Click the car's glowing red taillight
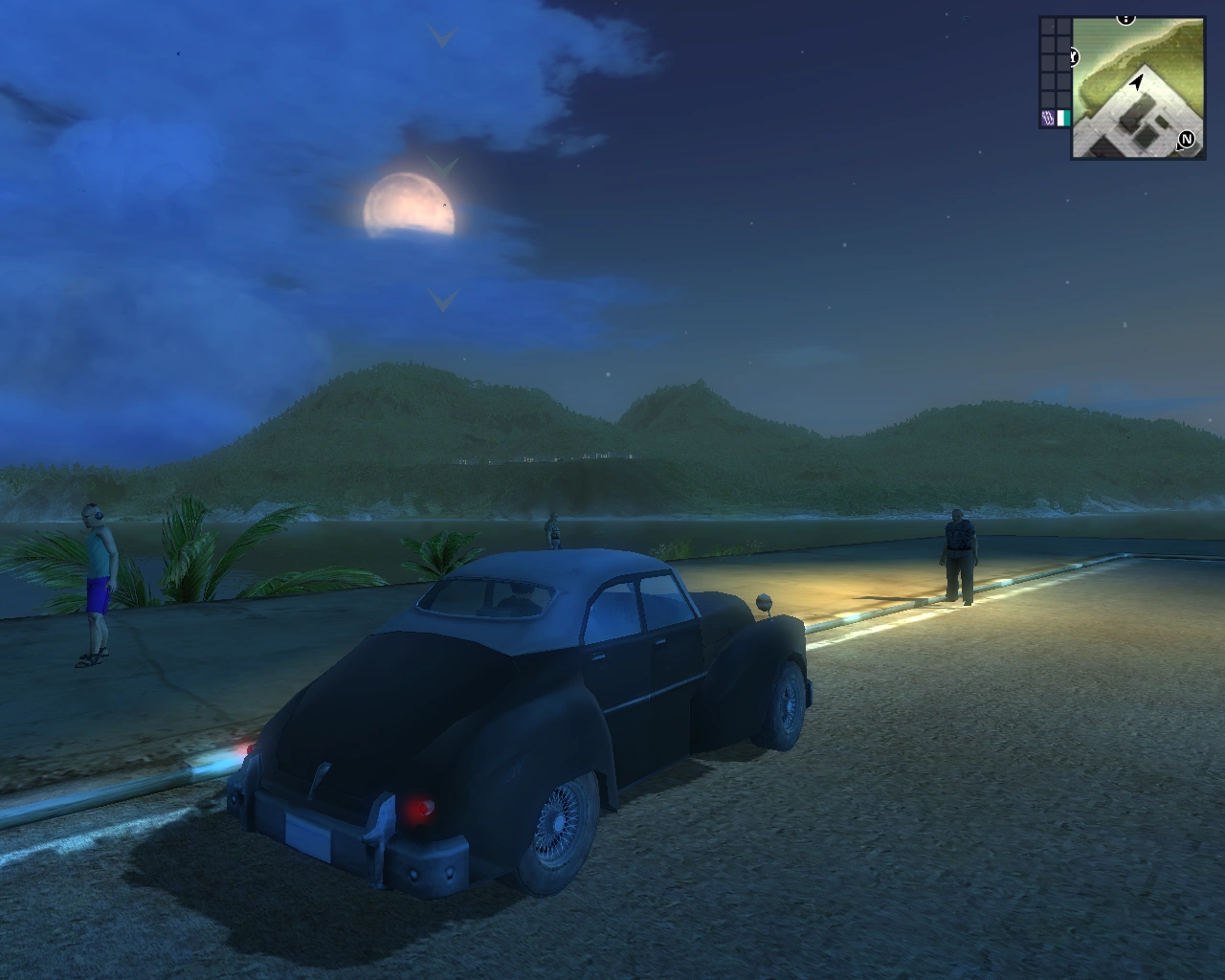The width and height of the screenshot is (1225, 980). pyautogui.click(x=419, y=809)
